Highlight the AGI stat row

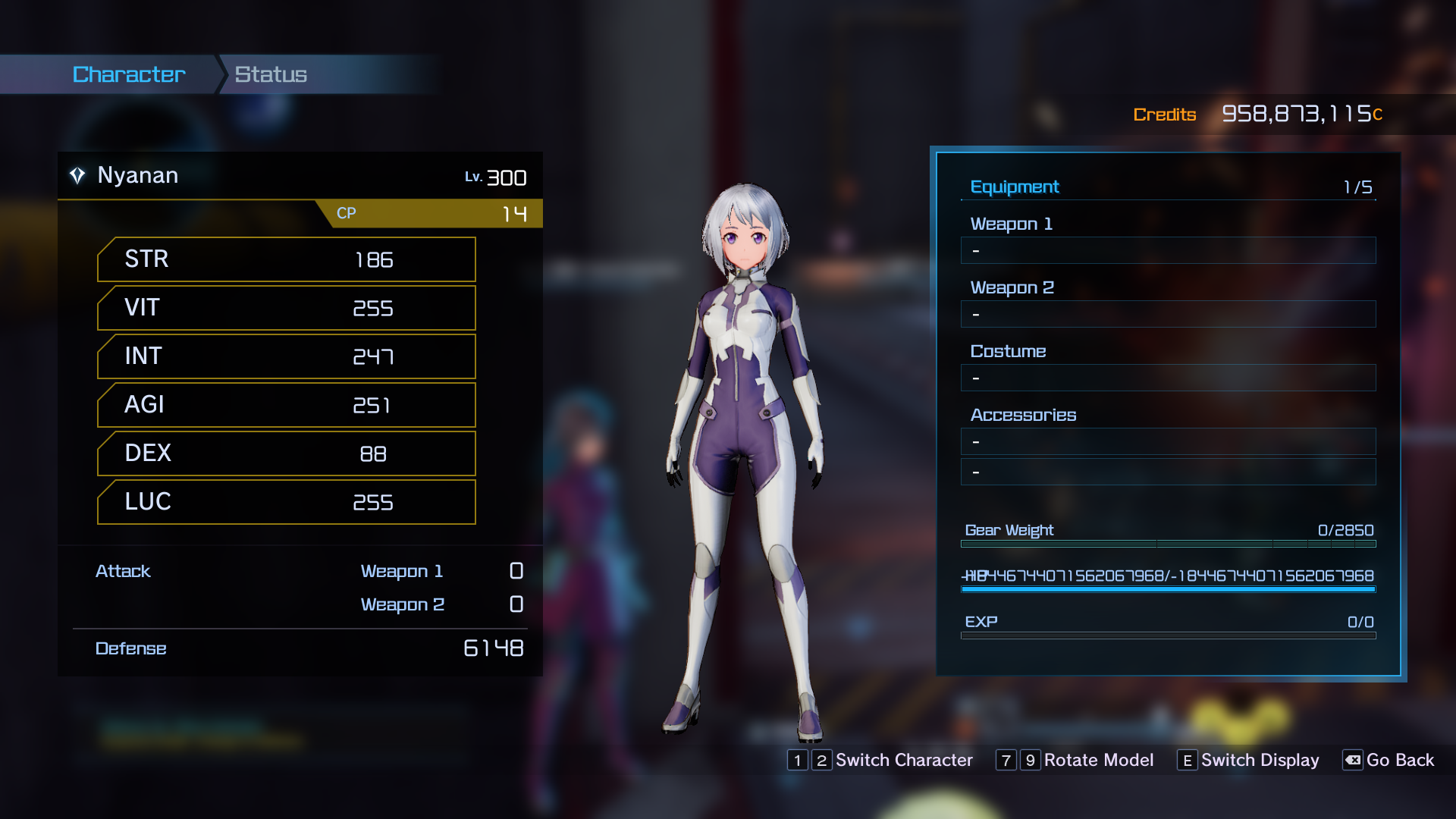click(x=287, y=405)
